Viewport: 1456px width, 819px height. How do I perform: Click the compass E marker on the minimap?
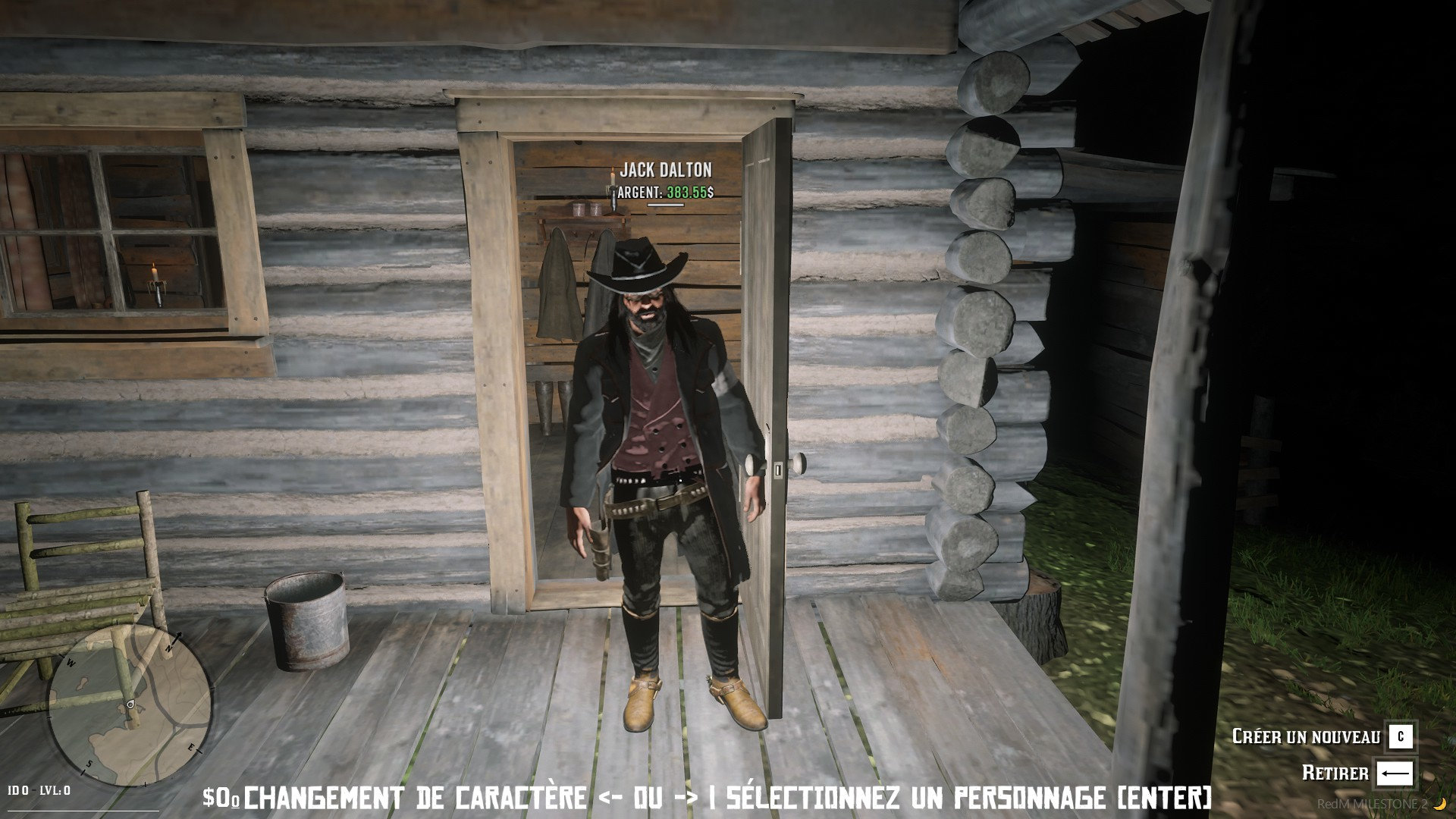[x=191, y=748]
